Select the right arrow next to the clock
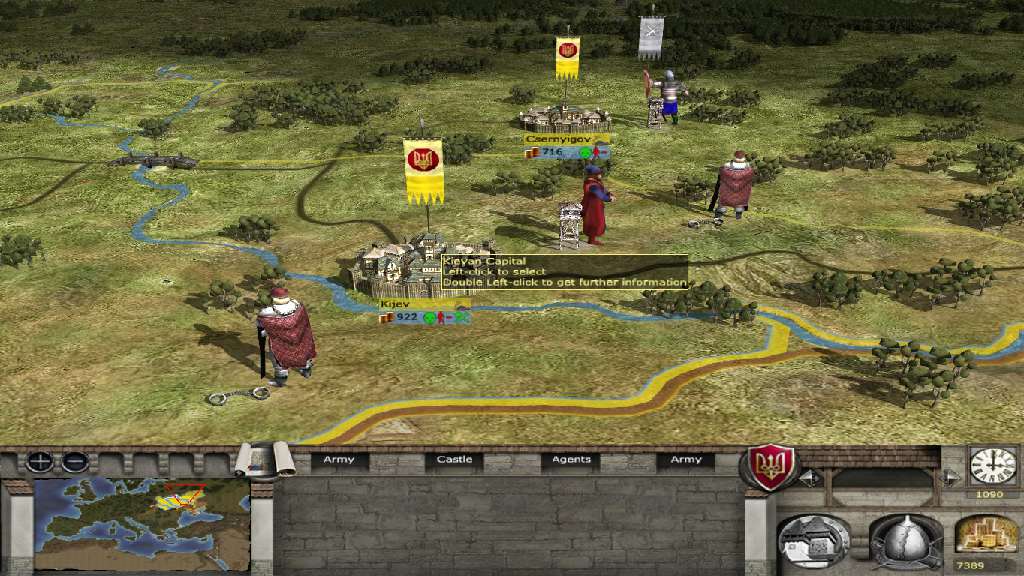The width and height of the screenshot is (1024, 576). point(951,477)
